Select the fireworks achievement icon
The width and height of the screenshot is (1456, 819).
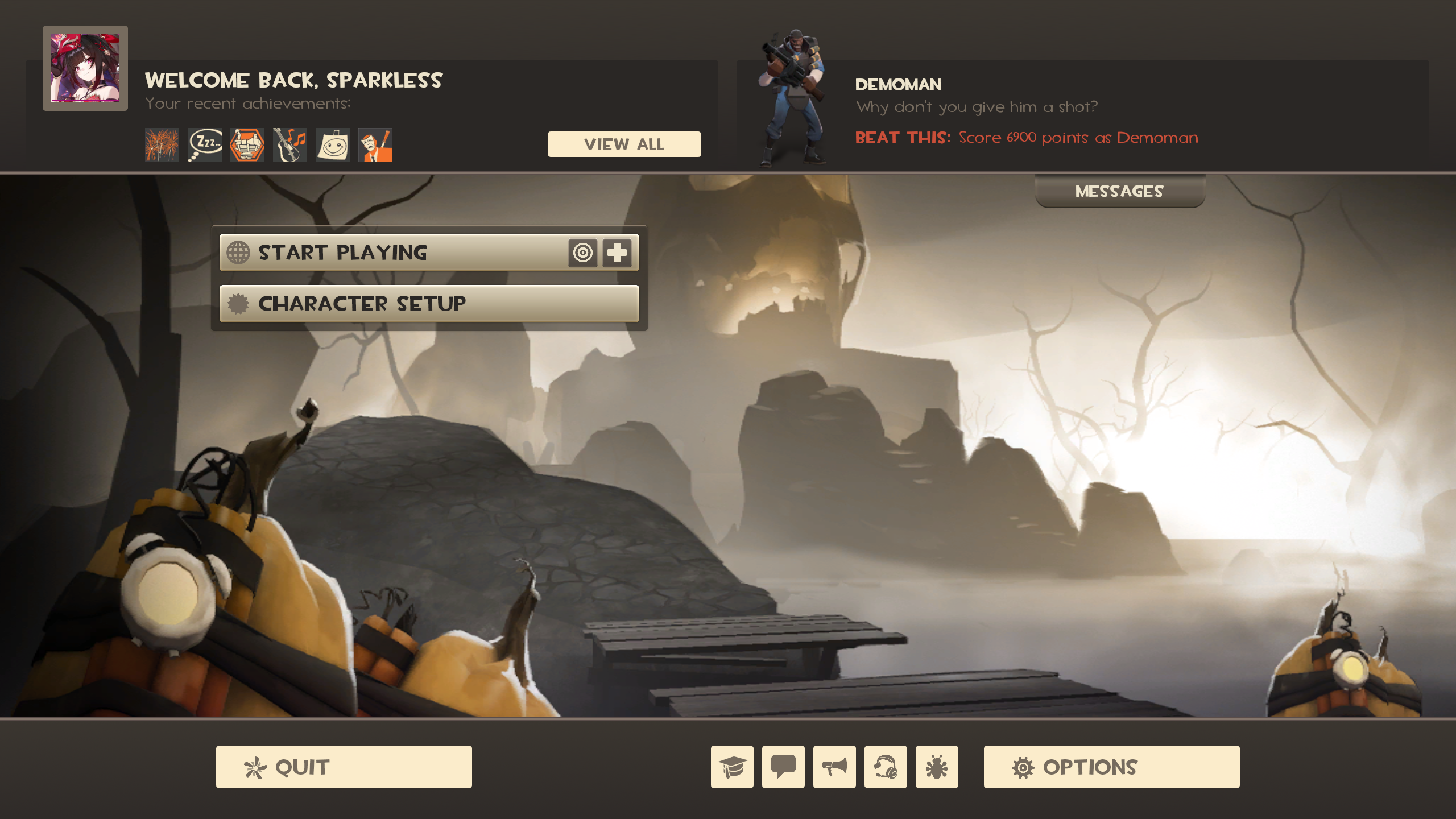pyautogui.click(x=162, y=145)
